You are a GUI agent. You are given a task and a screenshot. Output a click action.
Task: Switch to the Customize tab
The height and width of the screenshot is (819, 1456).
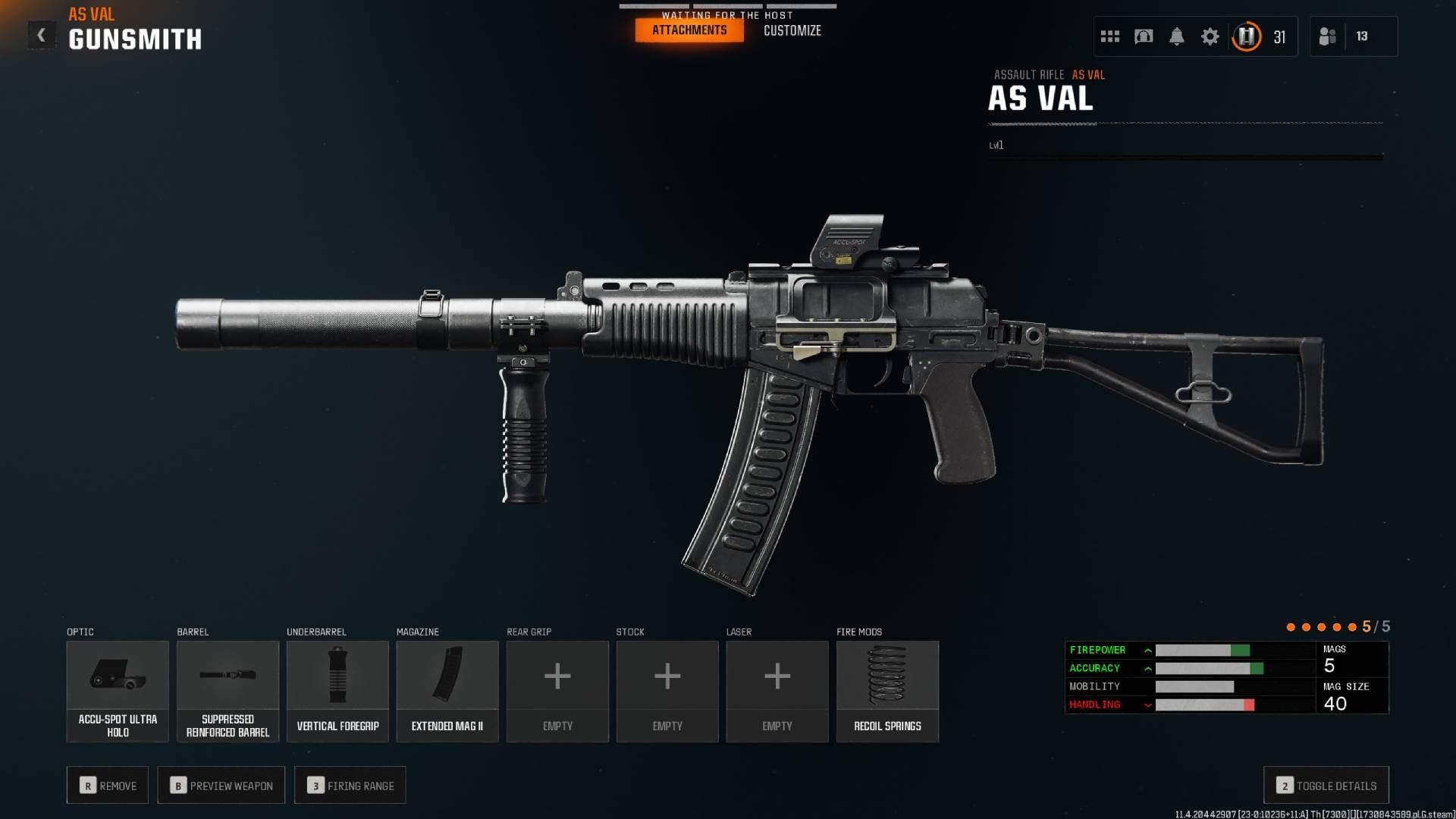click(792, 30)
